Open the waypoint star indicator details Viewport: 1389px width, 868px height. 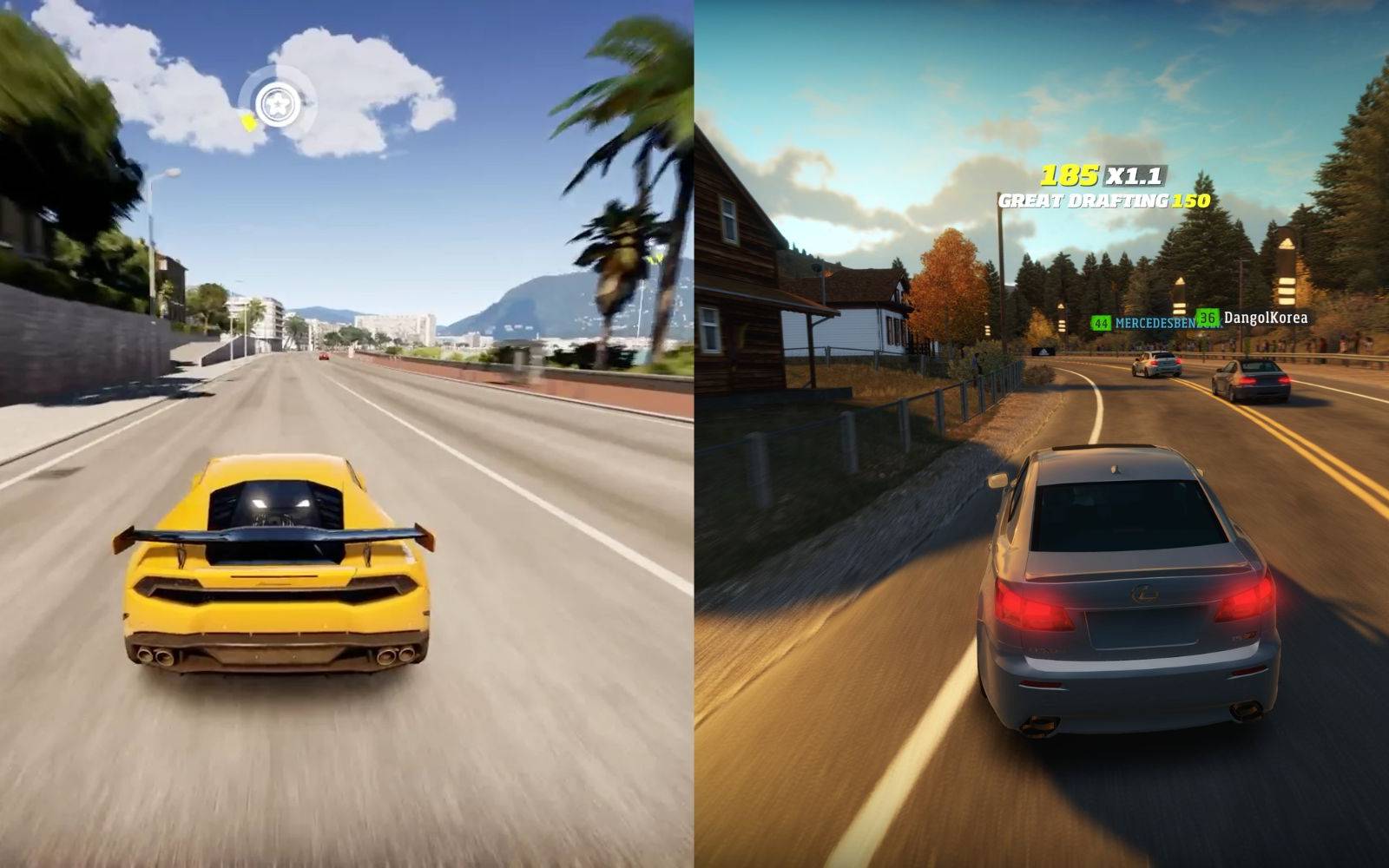coord(278,103)
